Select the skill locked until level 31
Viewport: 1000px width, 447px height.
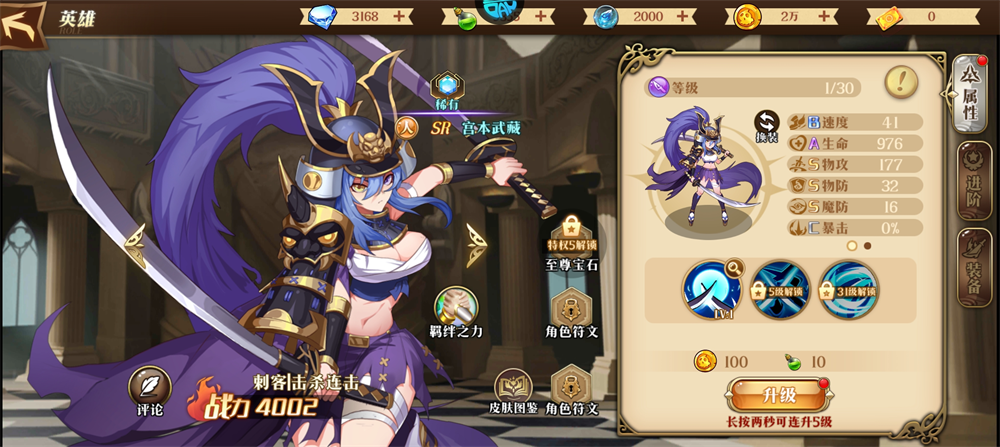coord(847,288)
